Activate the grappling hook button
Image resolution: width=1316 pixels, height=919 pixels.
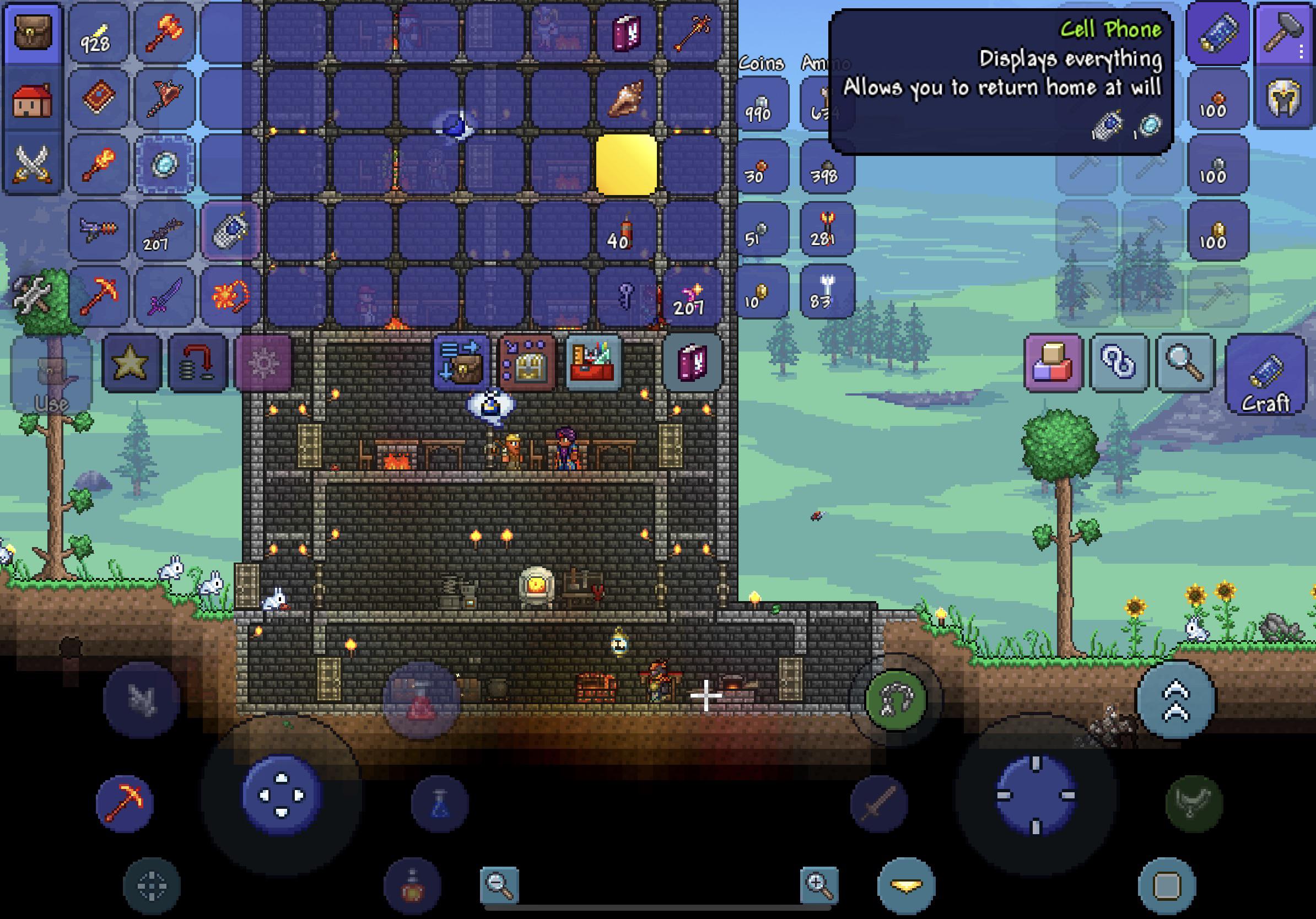pyautogui.click(x=896, y=700)
